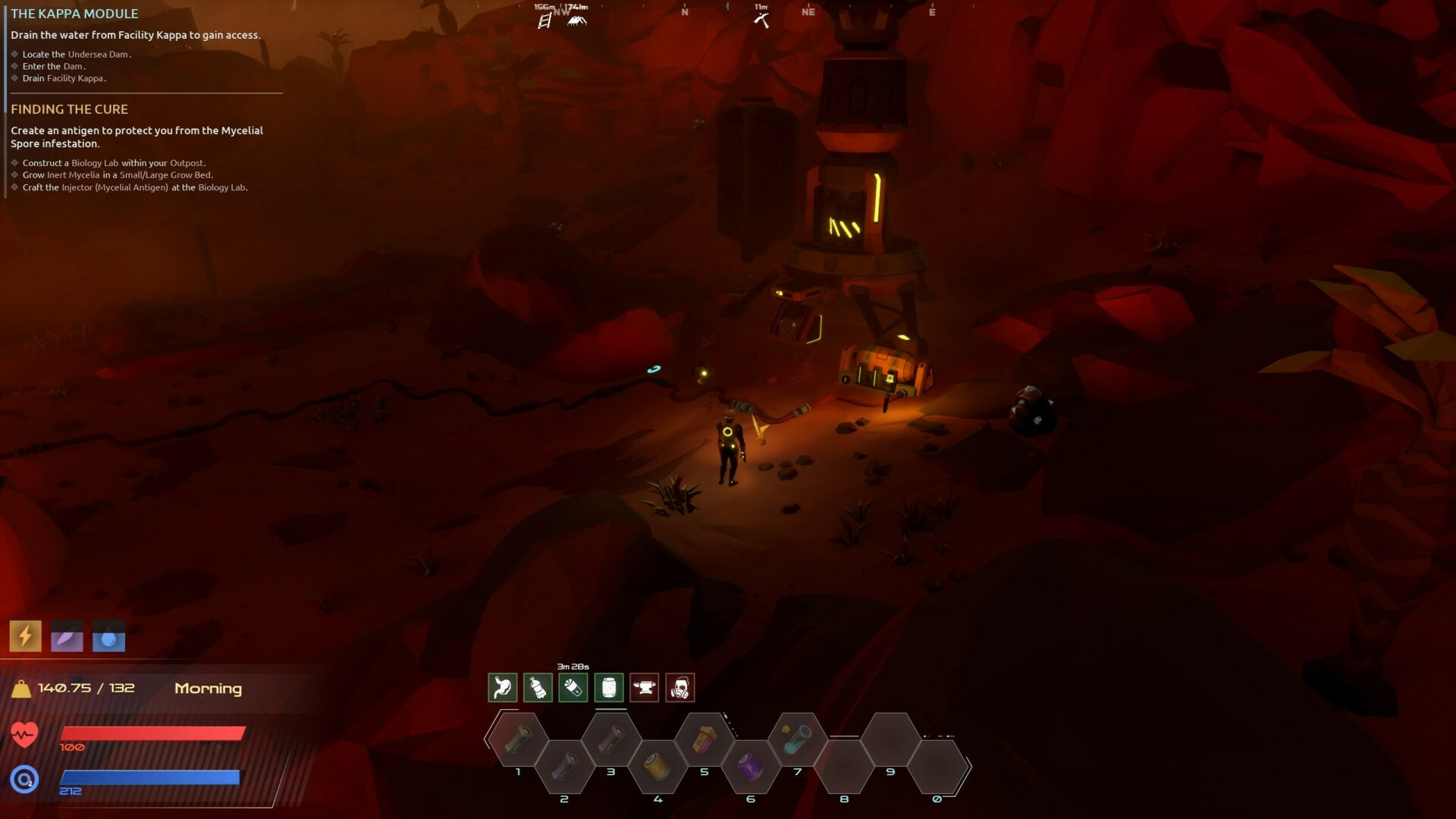
Task: Choose the teal vial in slot 7
Action: tap(797, 739)
